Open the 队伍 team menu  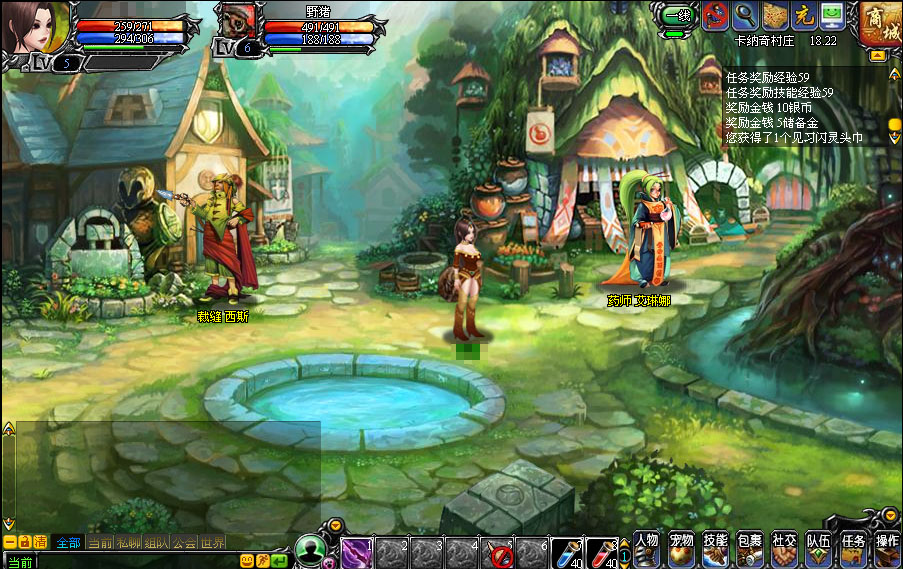819,548
